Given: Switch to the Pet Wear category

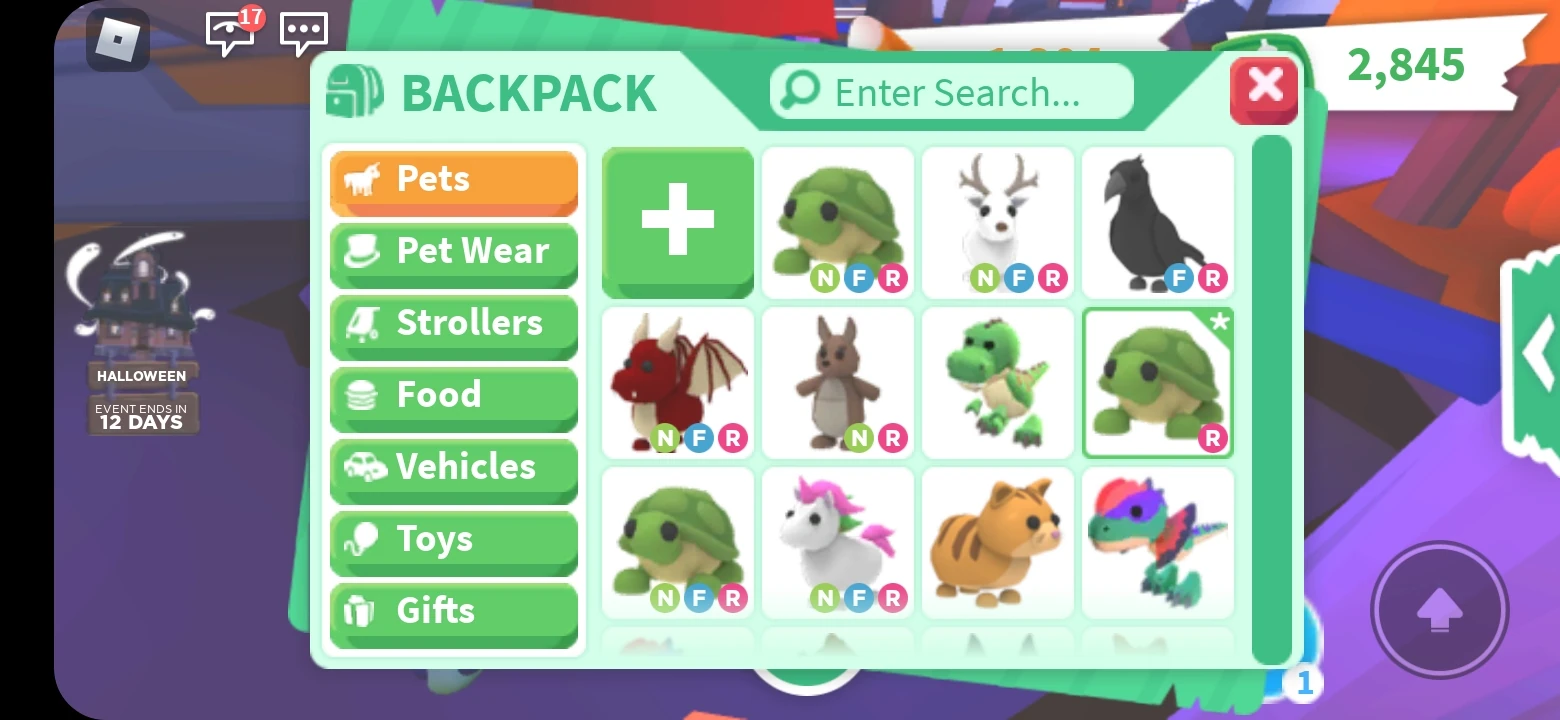Looking at the screenshot, I should pos(453,251).
